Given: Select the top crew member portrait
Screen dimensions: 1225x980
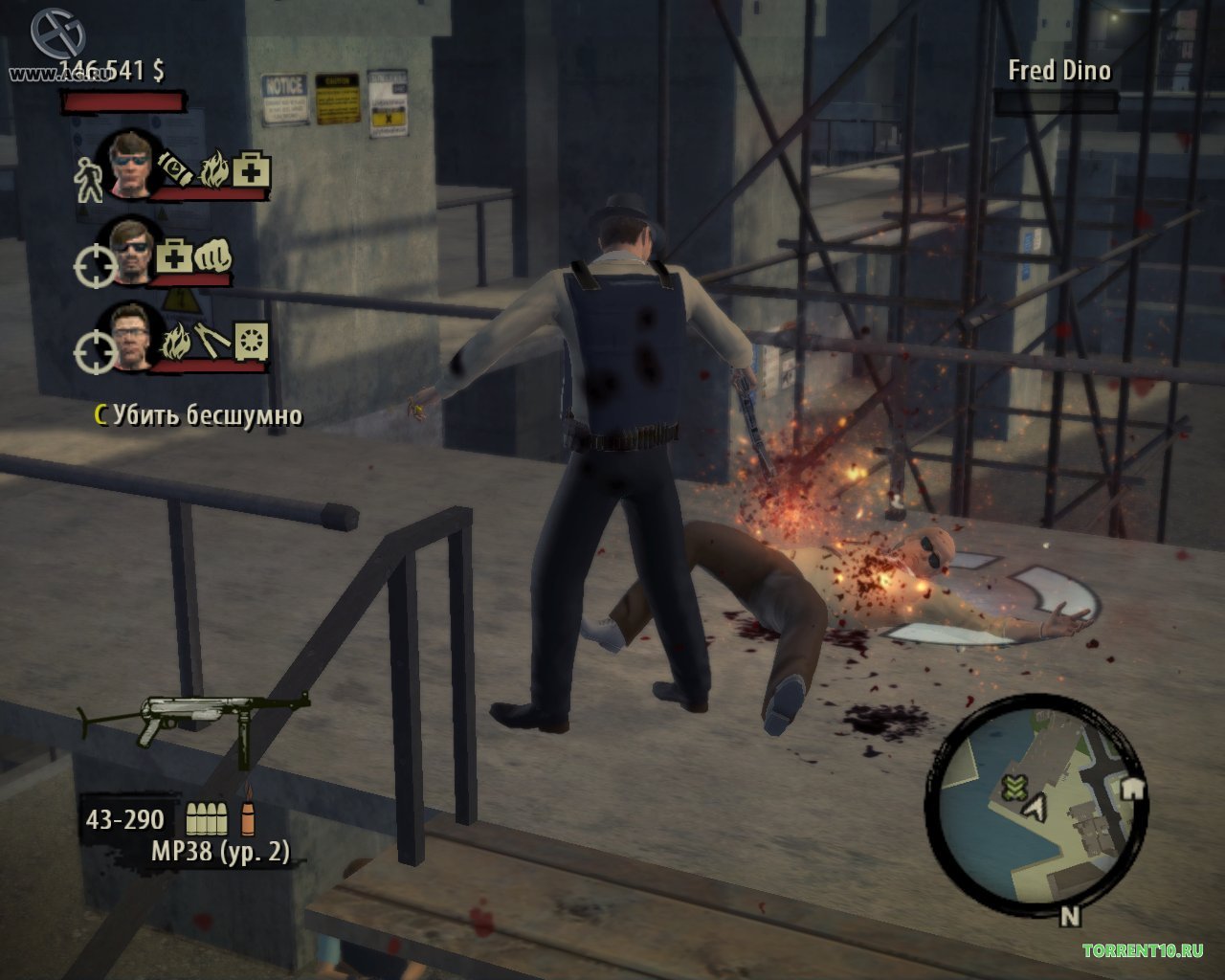Looking at the screenshot, I should (131, 163).
